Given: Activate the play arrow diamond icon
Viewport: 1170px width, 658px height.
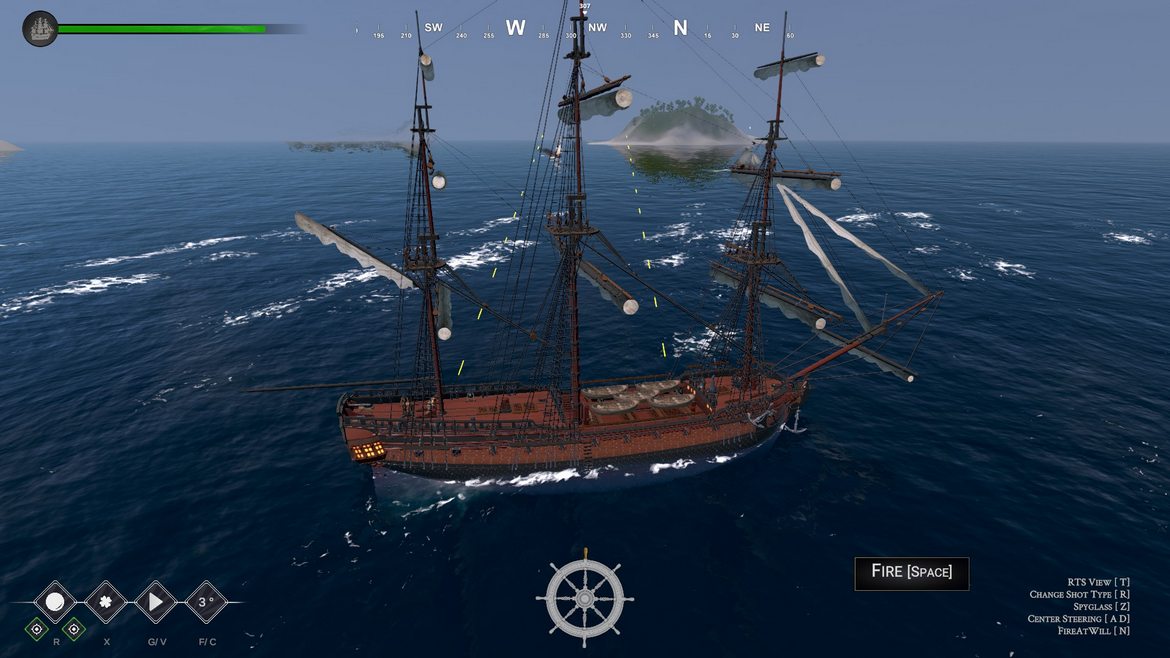Looking at the screenshot, I should [x=155, y=602].
